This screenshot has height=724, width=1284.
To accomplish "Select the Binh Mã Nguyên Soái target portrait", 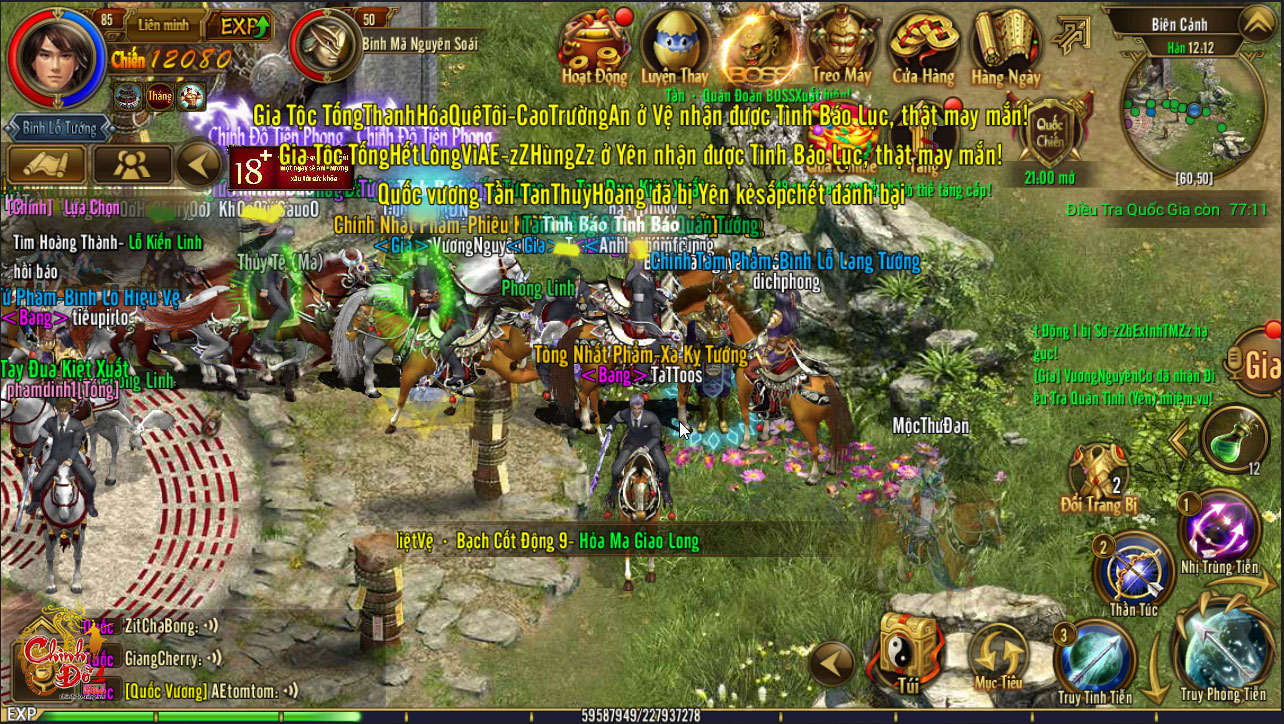I will point(326,46).
